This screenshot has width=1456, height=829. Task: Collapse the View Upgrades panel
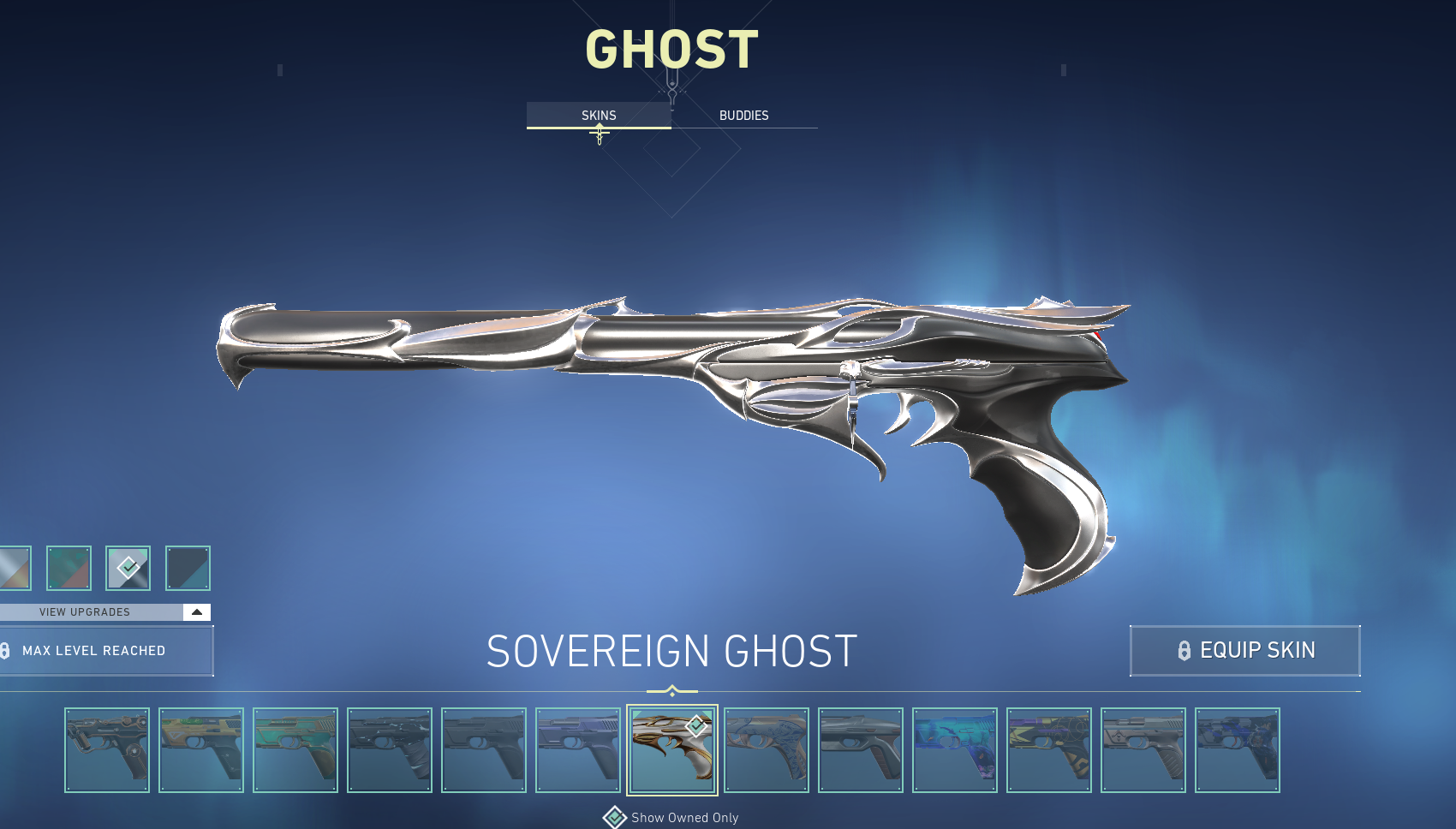point(196,612)
